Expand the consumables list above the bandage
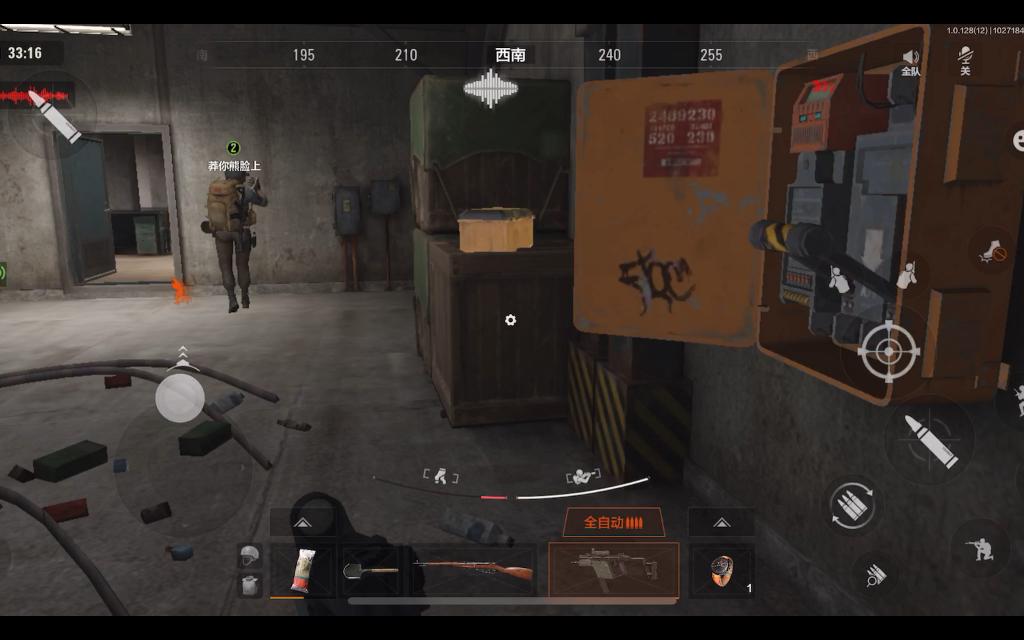This screenshot has width=1024, height=640. [x=302, y=522]
